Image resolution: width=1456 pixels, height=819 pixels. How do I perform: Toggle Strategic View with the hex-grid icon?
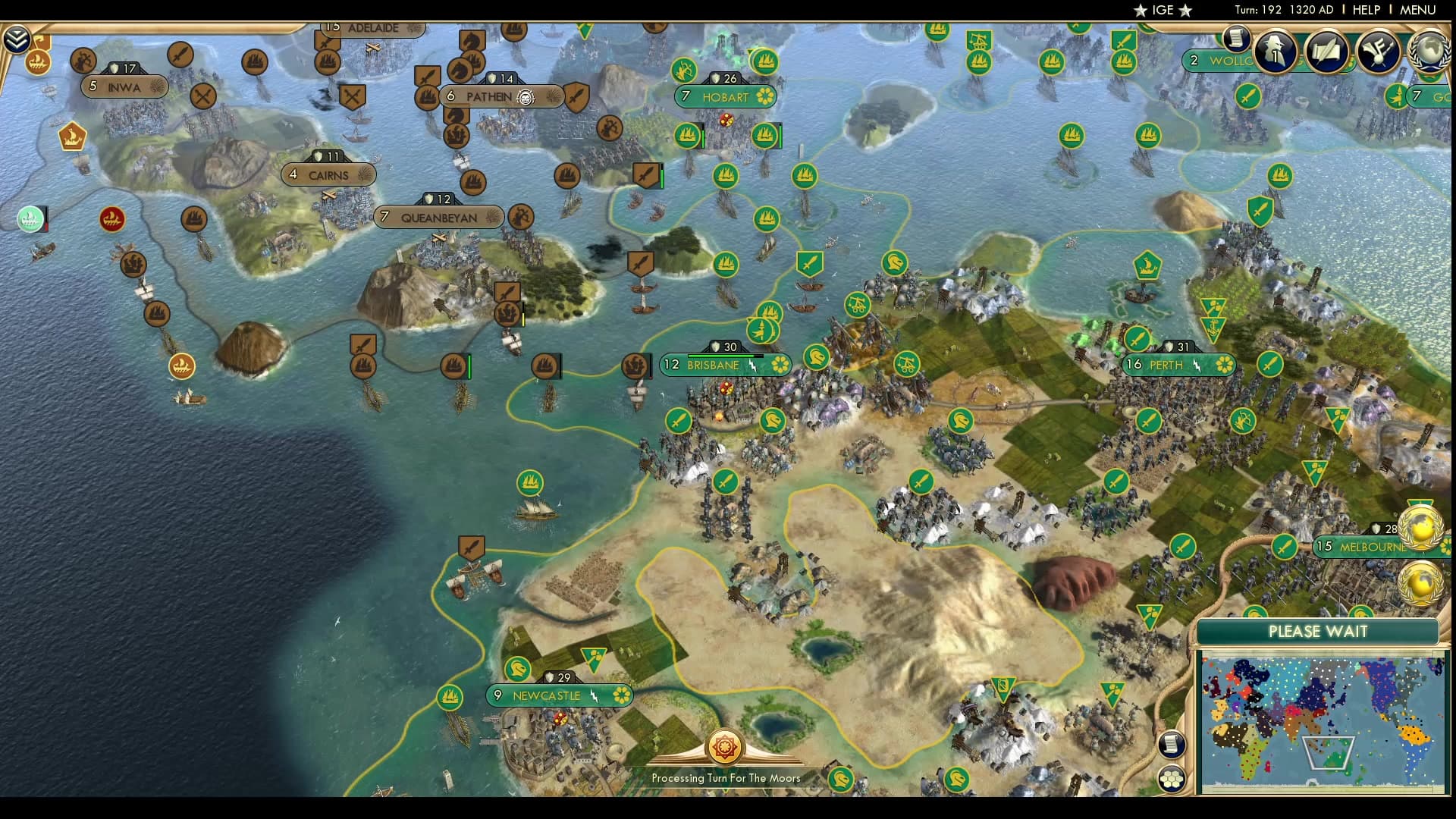[x=1172, y=779]
